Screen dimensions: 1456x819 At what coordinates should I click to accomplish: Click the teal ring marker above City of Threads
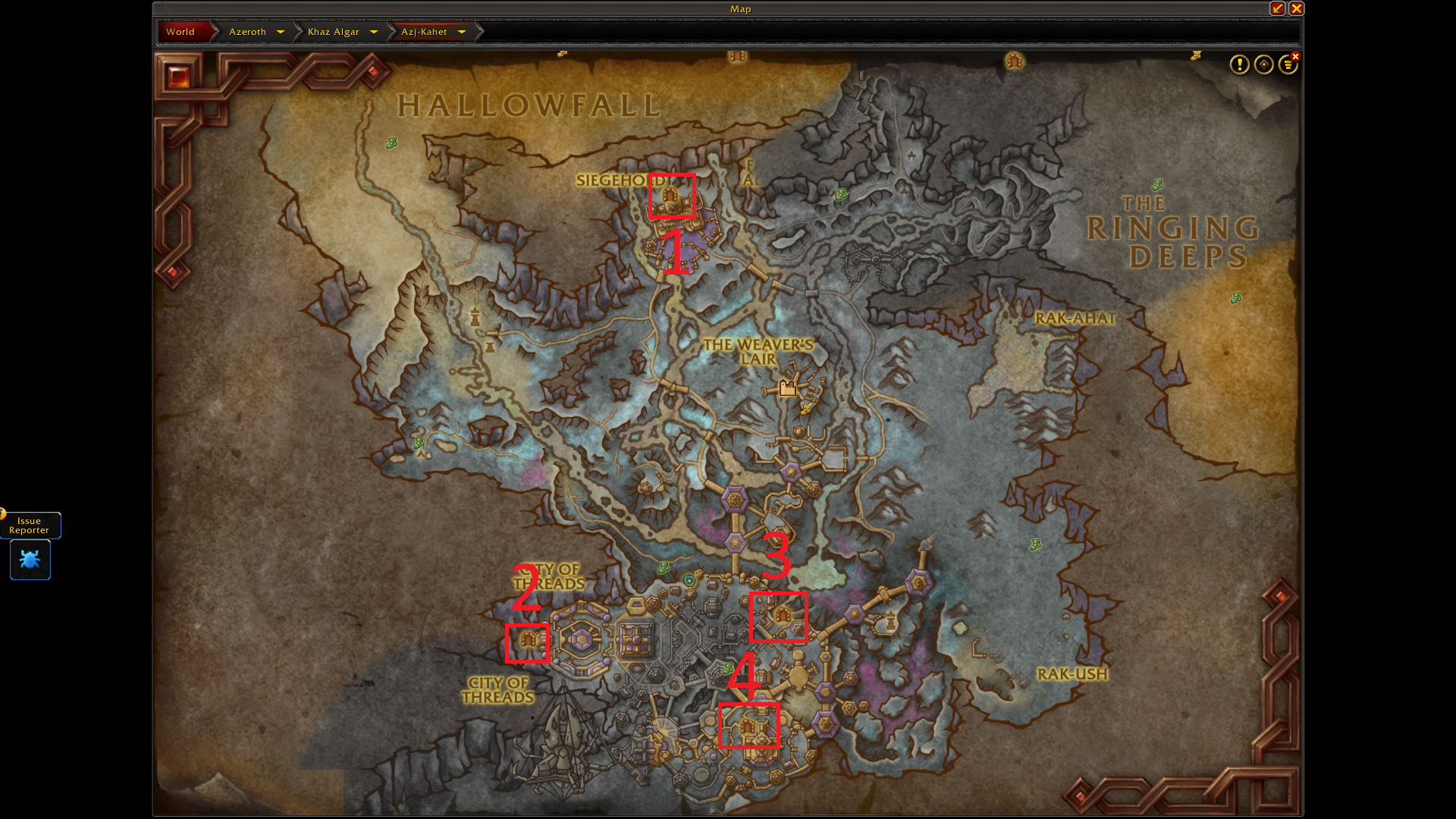[x=689, y=581]
